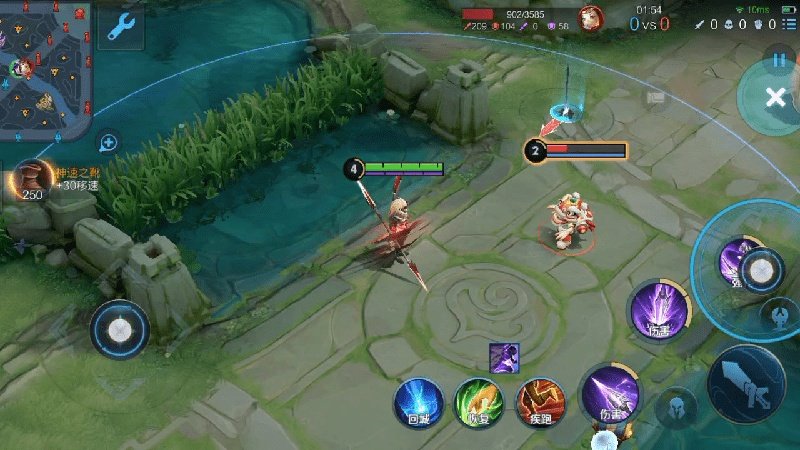Select the enemy hero portrait at top
The image size is (800, 450).
click(x=592, y=18)
